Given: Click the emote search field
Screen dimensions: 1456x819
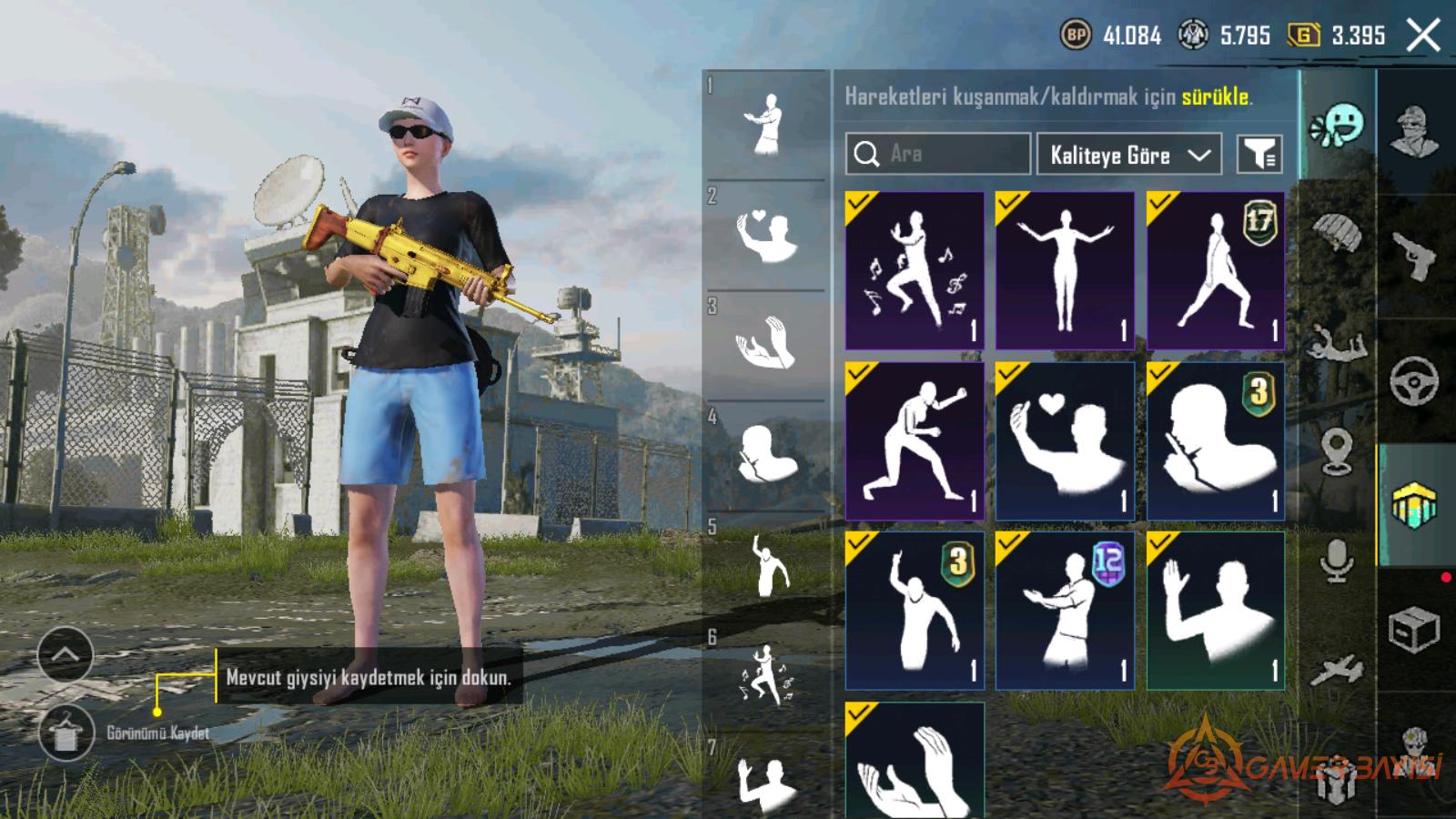Looking at the screenshot, I should point(937,154).
